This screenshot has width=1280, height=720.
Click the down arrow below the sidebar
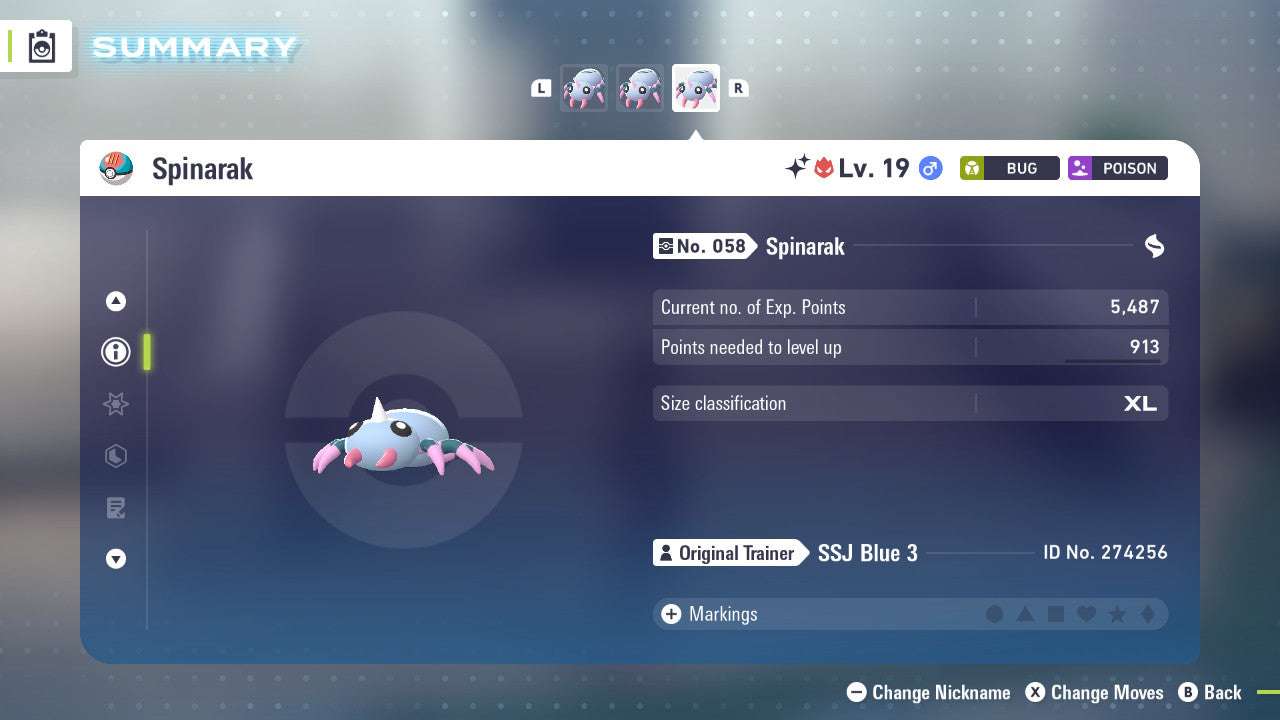point(116,559)
